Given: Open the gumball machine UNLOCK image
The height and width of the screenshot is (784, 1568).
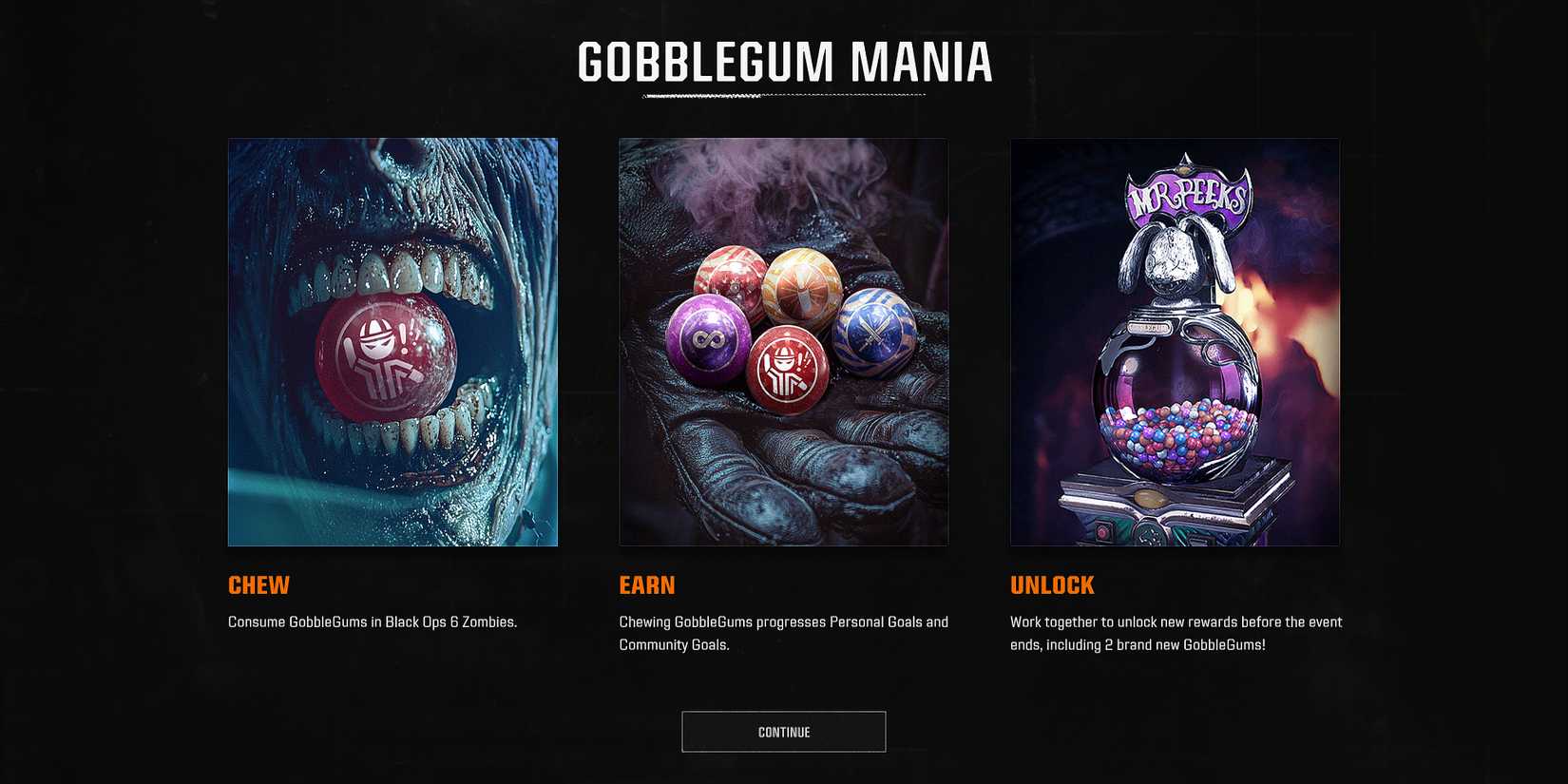Looking at the screenshot, I should [1175, 342].
